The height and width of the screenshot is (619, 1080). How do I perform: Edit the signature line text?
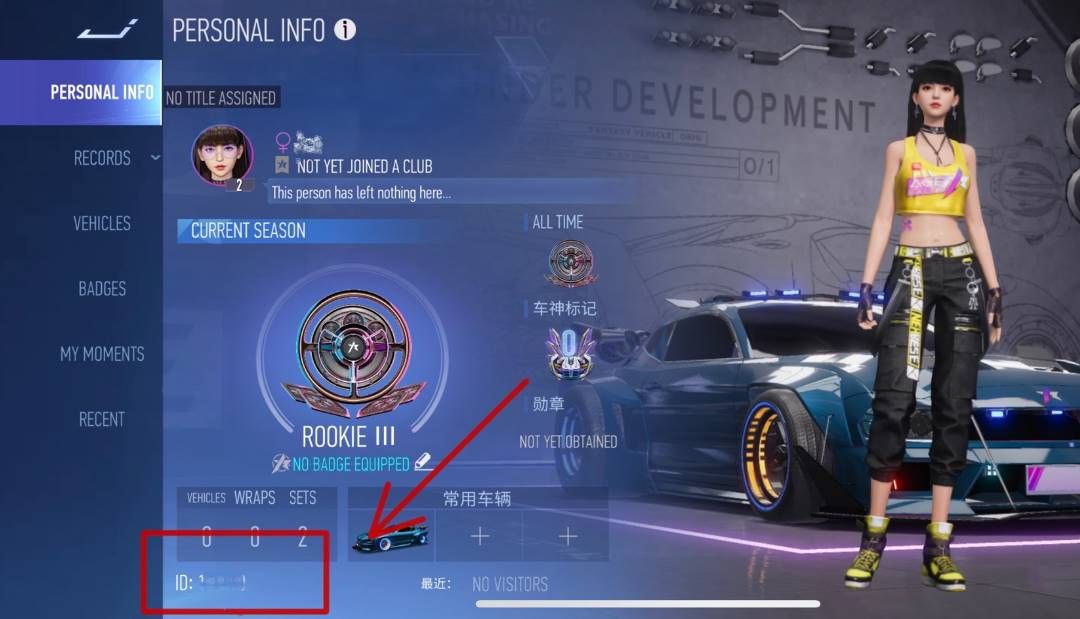coord(361,193)
